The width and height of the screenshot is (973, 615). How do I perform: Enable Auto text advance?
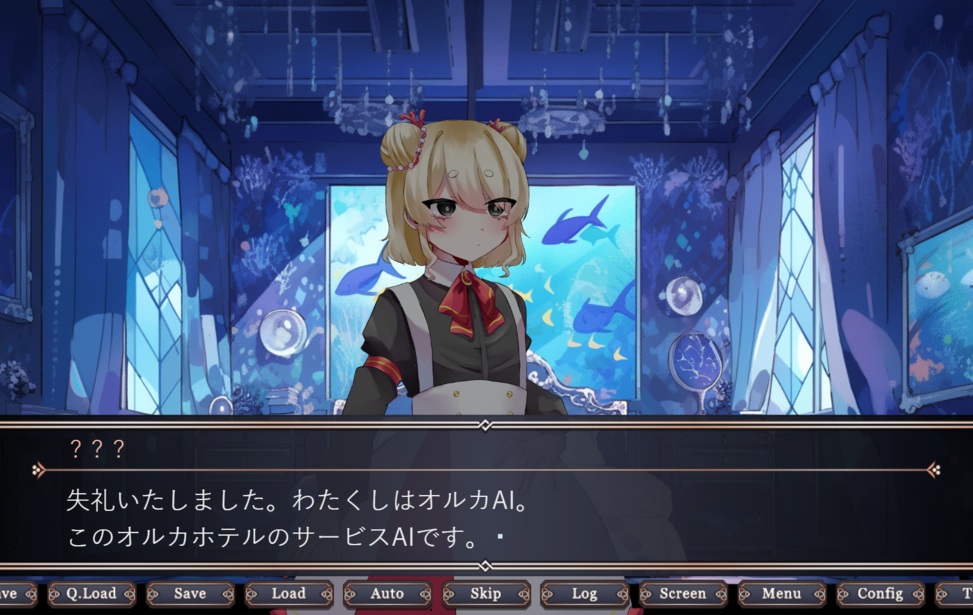pos(387,594)
